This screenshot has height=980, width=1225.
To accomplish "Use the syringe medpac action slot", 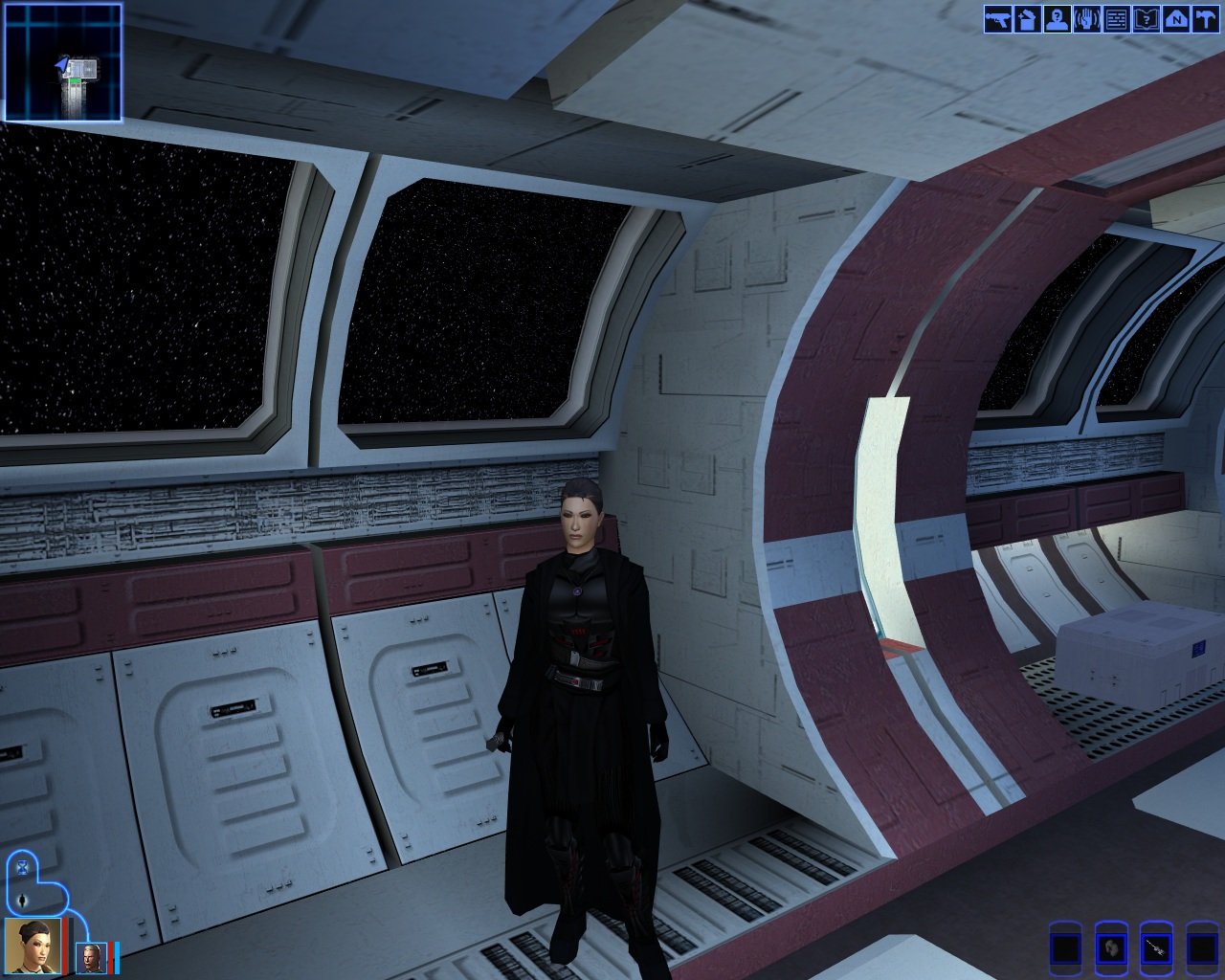I will (1156, 948).
